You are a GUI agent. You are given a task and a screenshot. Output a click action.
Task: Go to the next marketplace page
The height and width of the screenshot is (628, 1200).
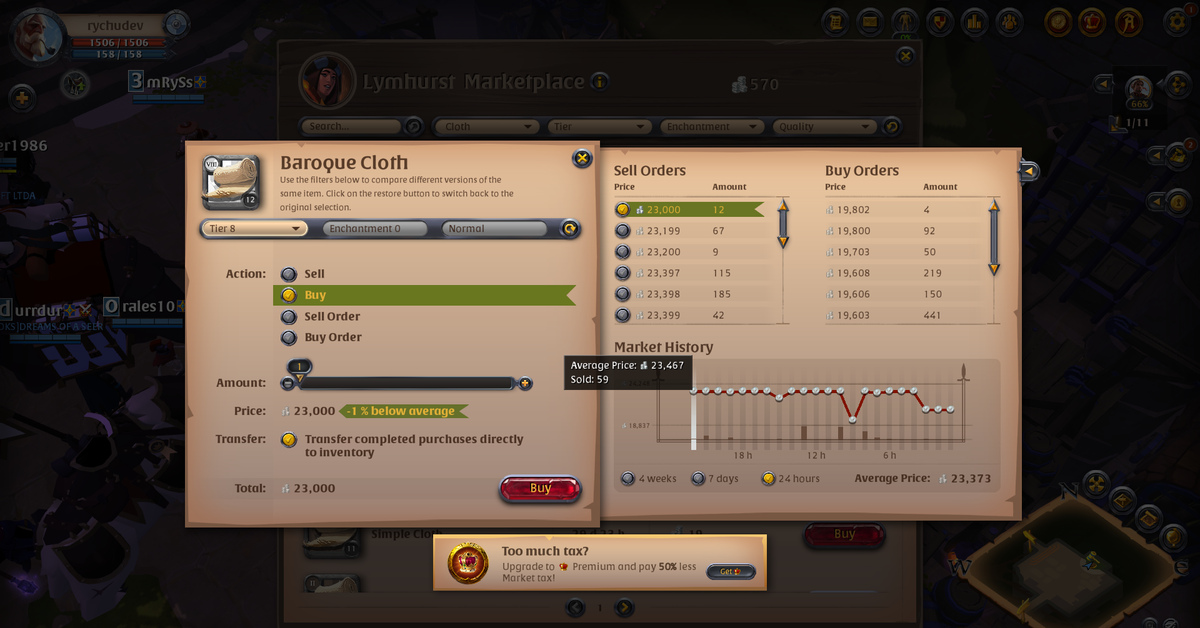624,607
